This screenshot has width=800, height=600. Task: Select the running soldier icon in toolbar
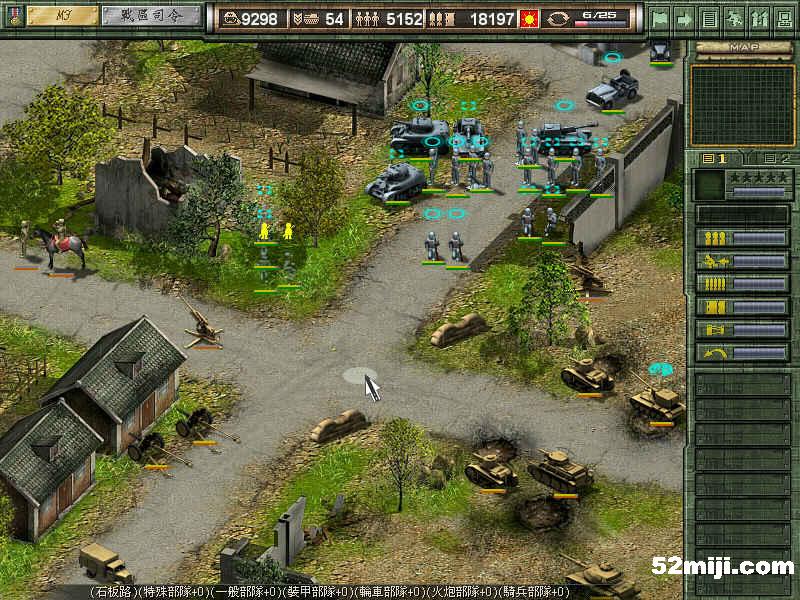[x=734, y=18]
